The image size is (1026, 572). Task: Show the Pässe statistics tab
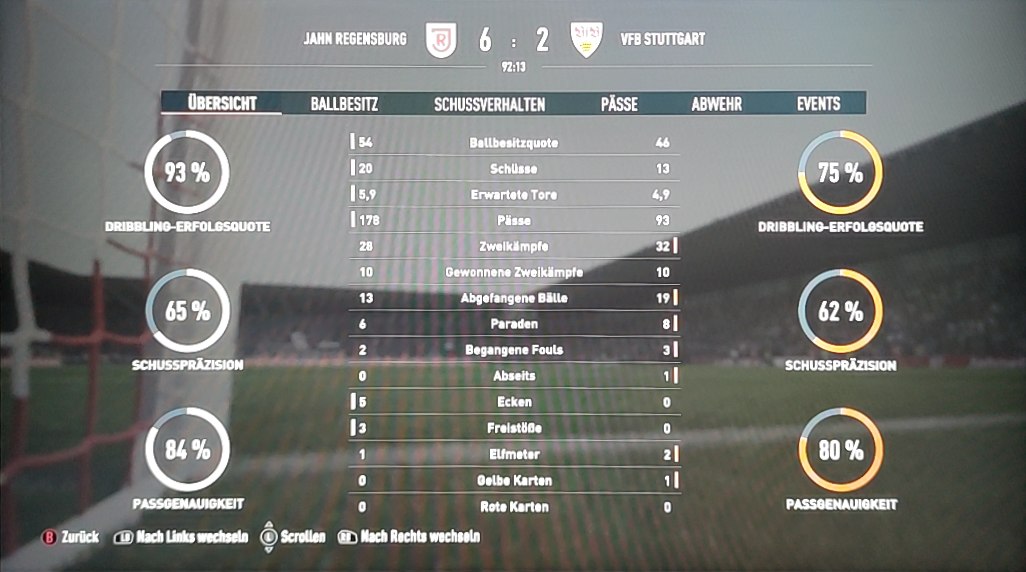coord(619,103)
